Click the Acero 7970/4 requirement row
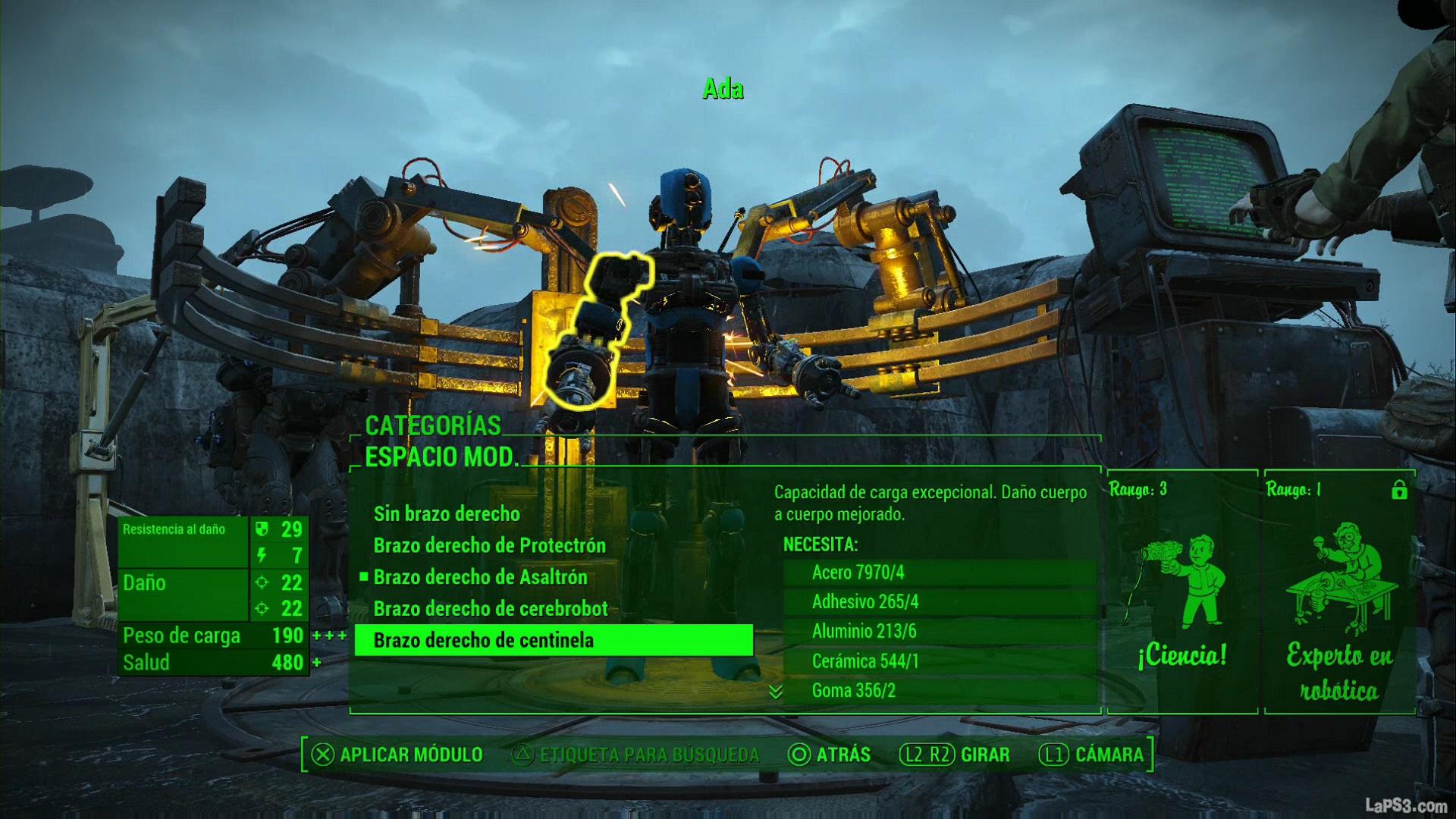 tap(939, 573)
